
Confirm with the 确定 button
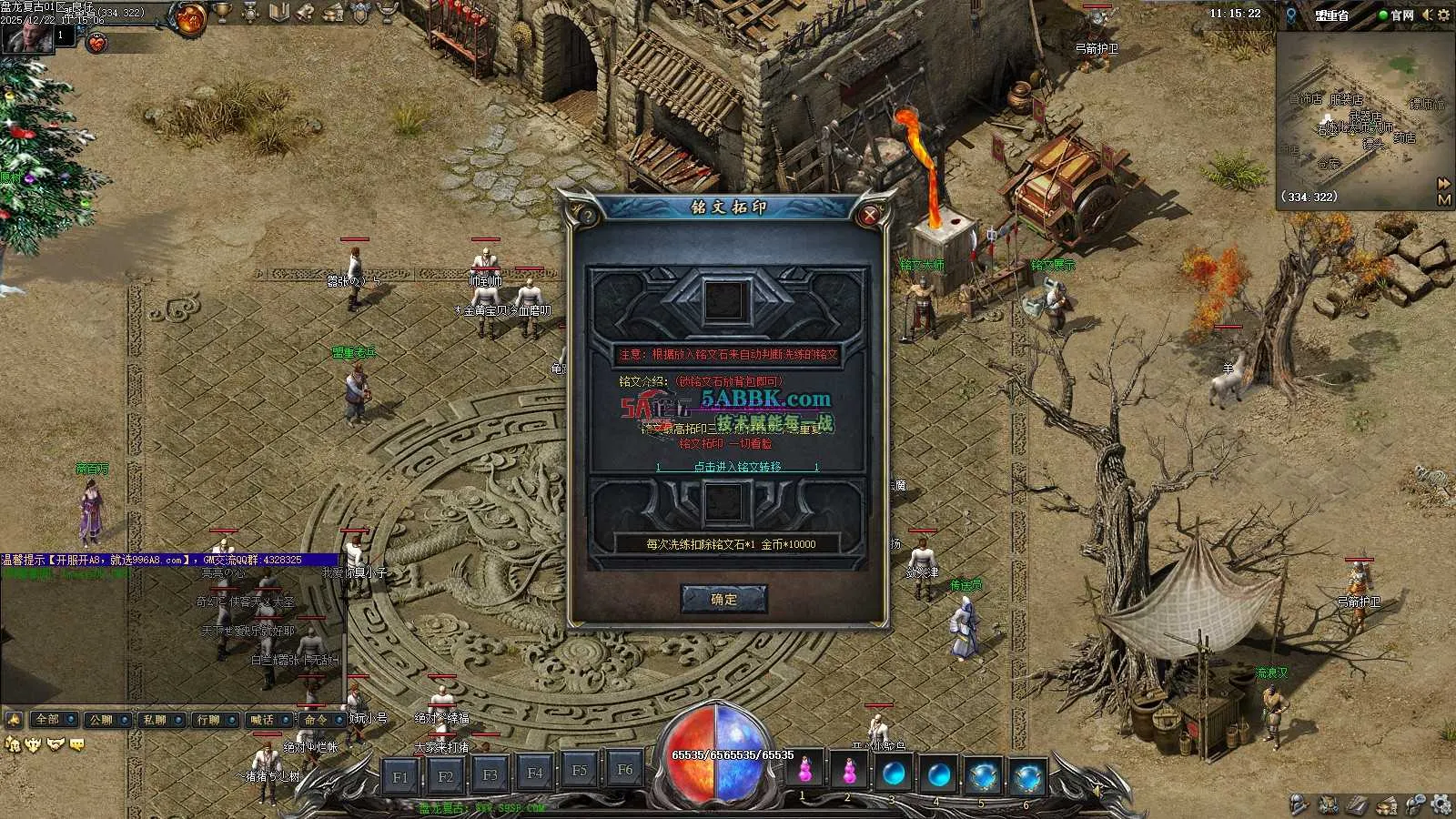pyautogui.click(x=724, y=600)
